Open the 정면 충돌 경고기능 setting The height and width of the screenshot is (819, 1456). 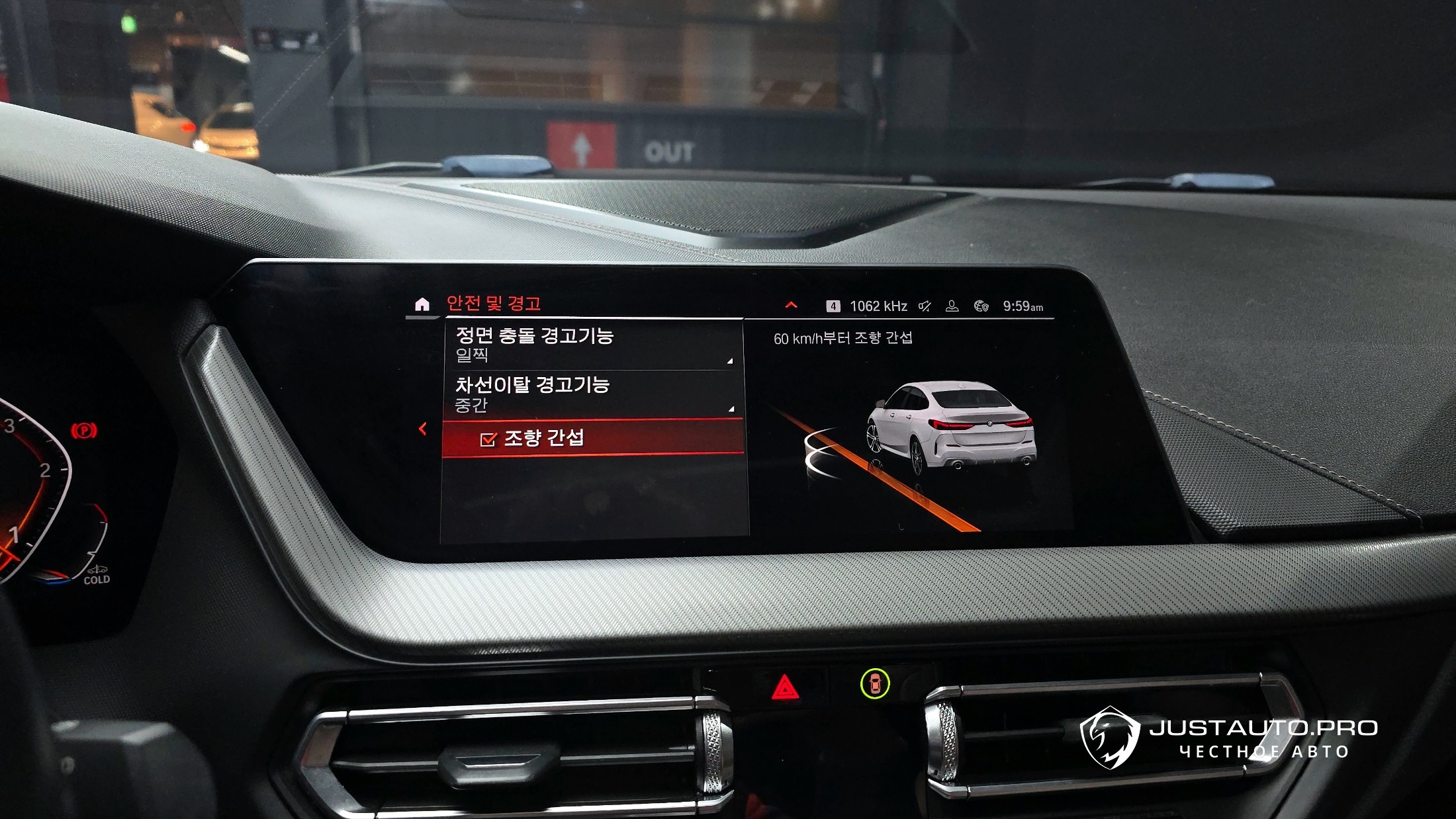click(592, 345)
